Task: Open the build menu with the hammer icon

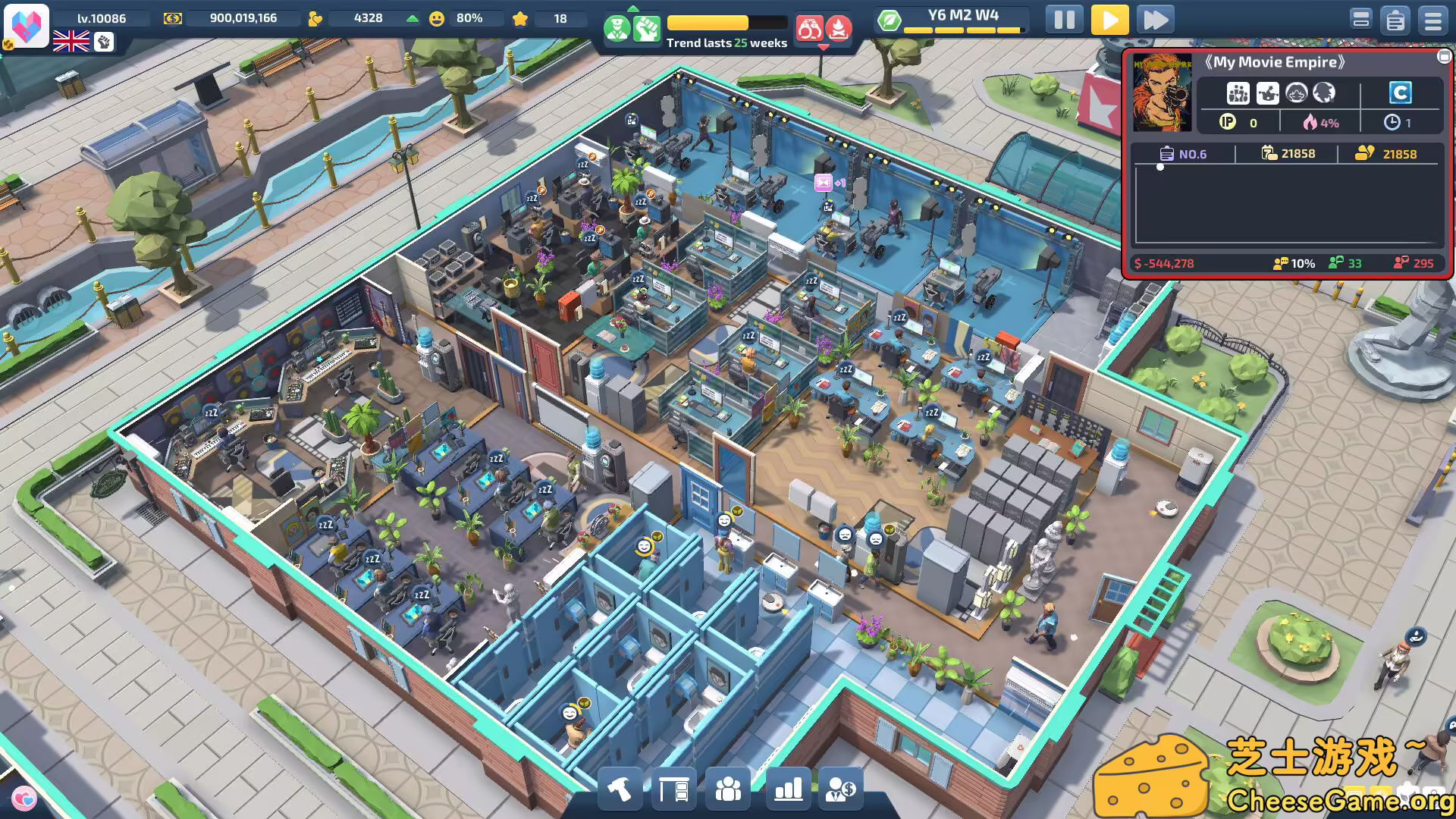Action: click(619, 789)
